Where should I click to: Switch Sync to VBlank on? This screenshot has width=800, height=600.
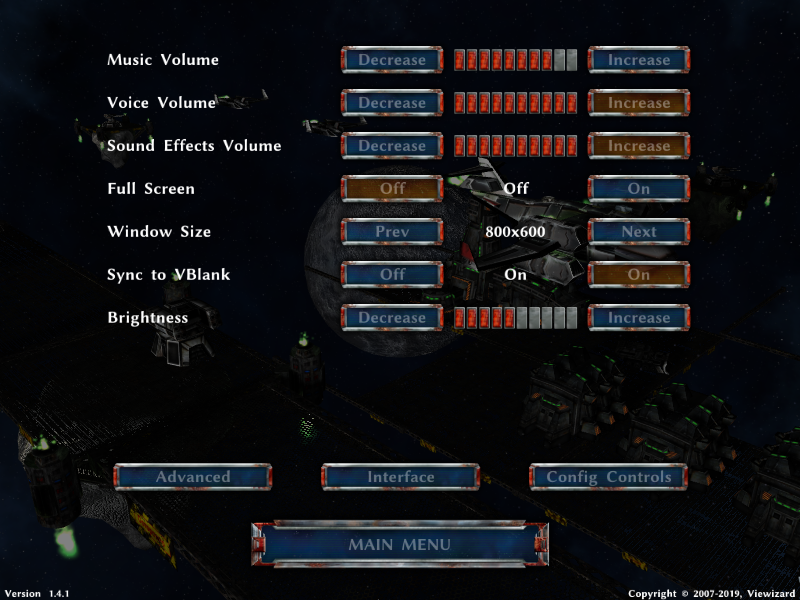pyautogui.click(x=639, y=275)
